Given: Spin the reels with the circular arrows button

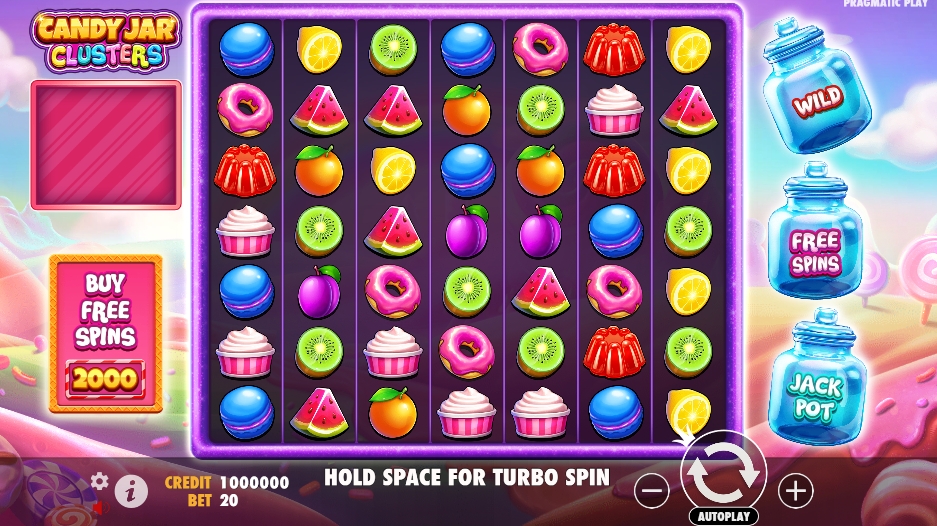Looking at the screenshot, I should coord(723,477).
